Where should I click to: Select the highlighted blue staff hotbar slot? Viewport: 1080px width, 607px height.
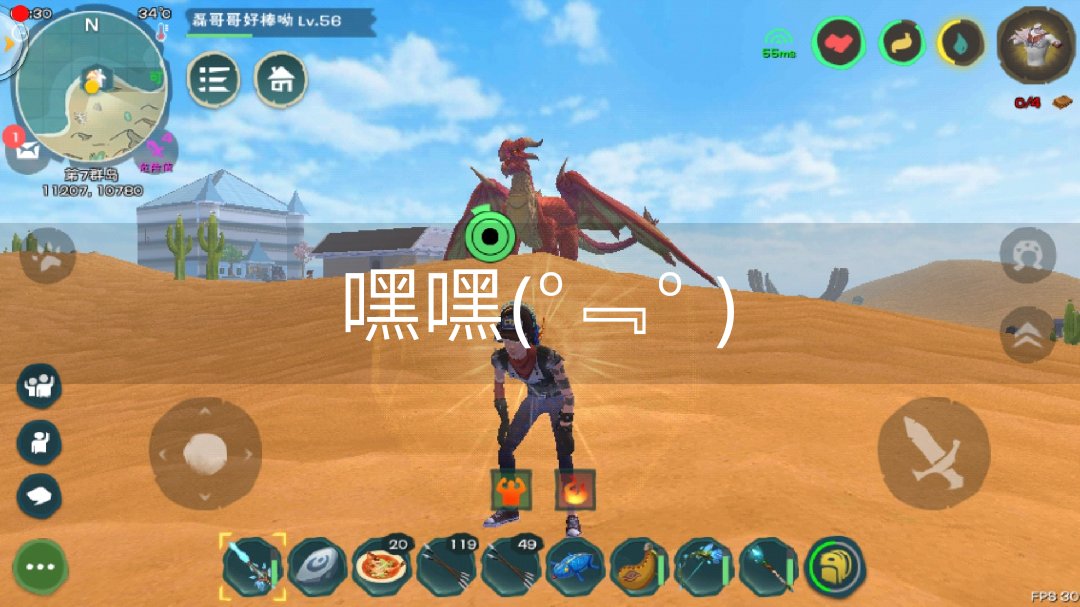coord(252,567)
